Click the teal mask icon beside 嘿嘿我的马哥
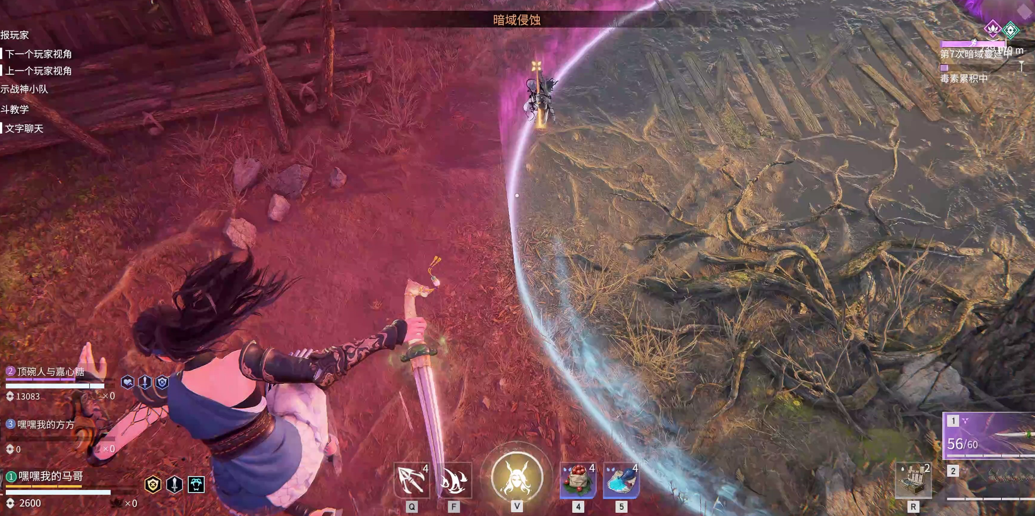Image resolution: width=1035 pixels, height=516 pixels. point(196,485)
